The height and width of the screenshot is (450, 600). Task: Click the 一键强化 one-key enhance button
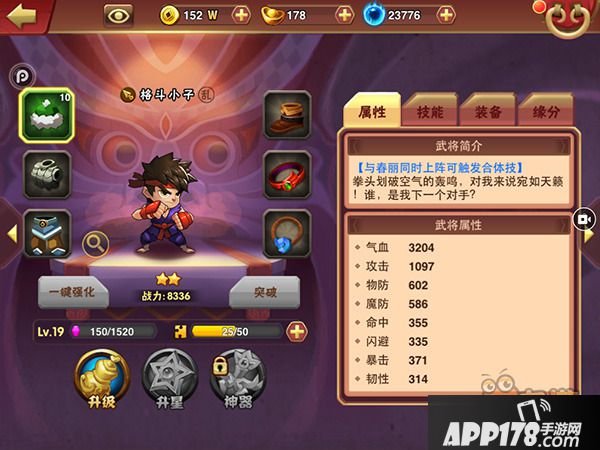pyautogui.click(x=73, y=294)
